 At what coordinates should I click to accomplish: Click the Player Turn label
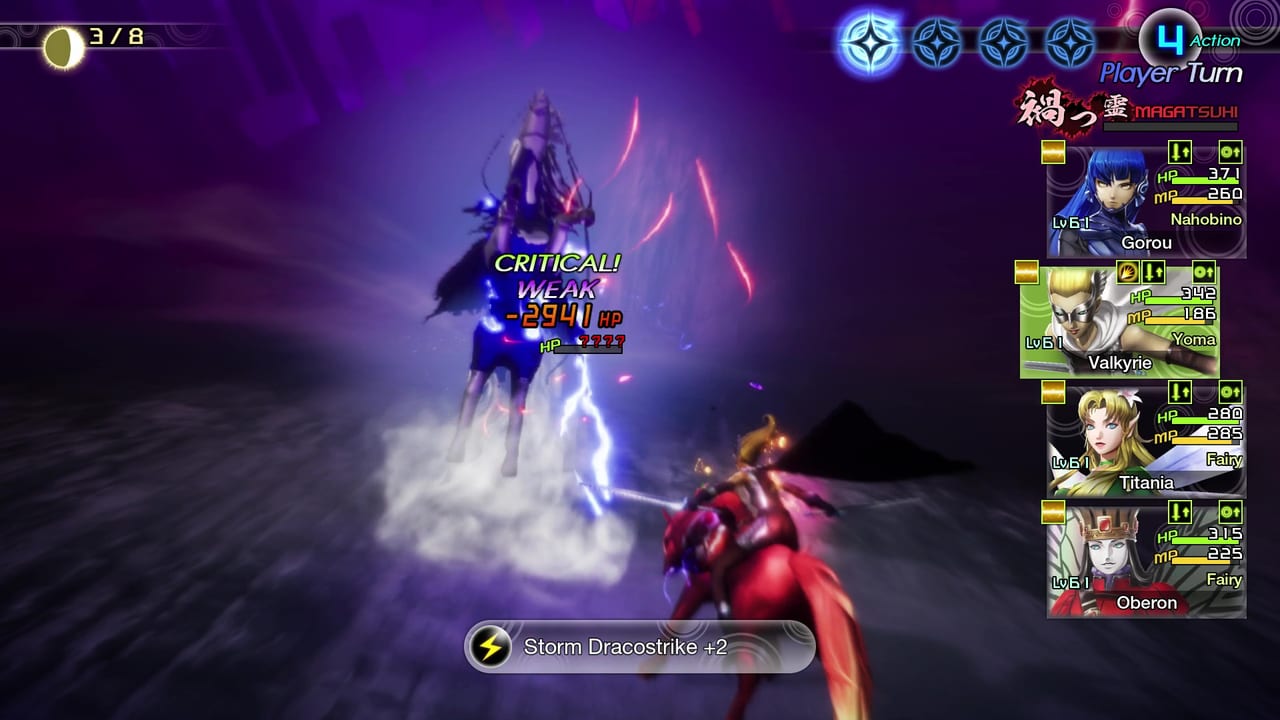click(1170, 72)
